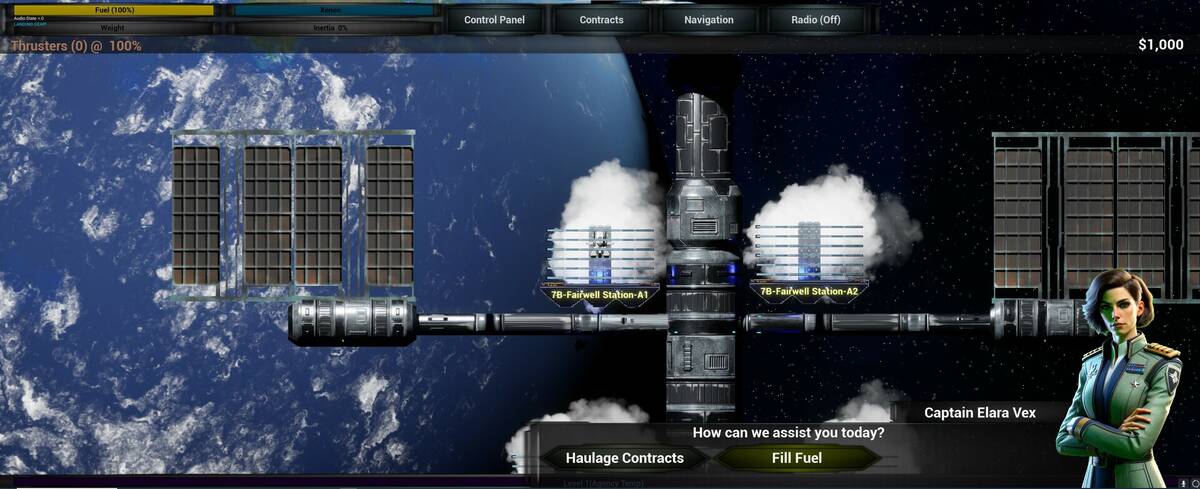
Task: Select the 7B-Fairwell Station-A1 dock label
Action: [600, 295]
